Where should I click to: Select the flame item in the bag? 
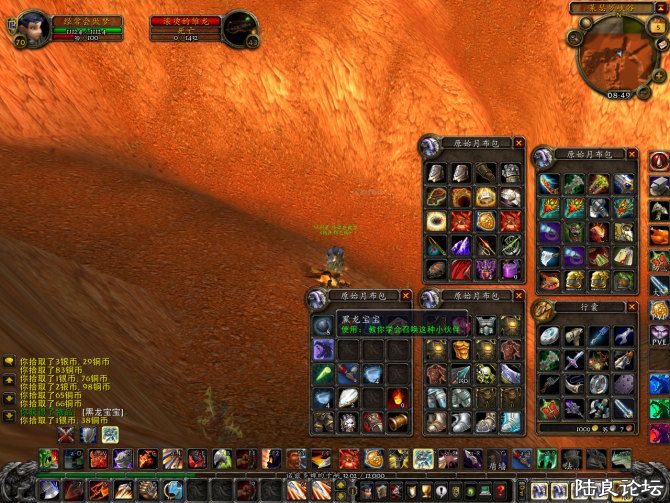pos(397,398)
